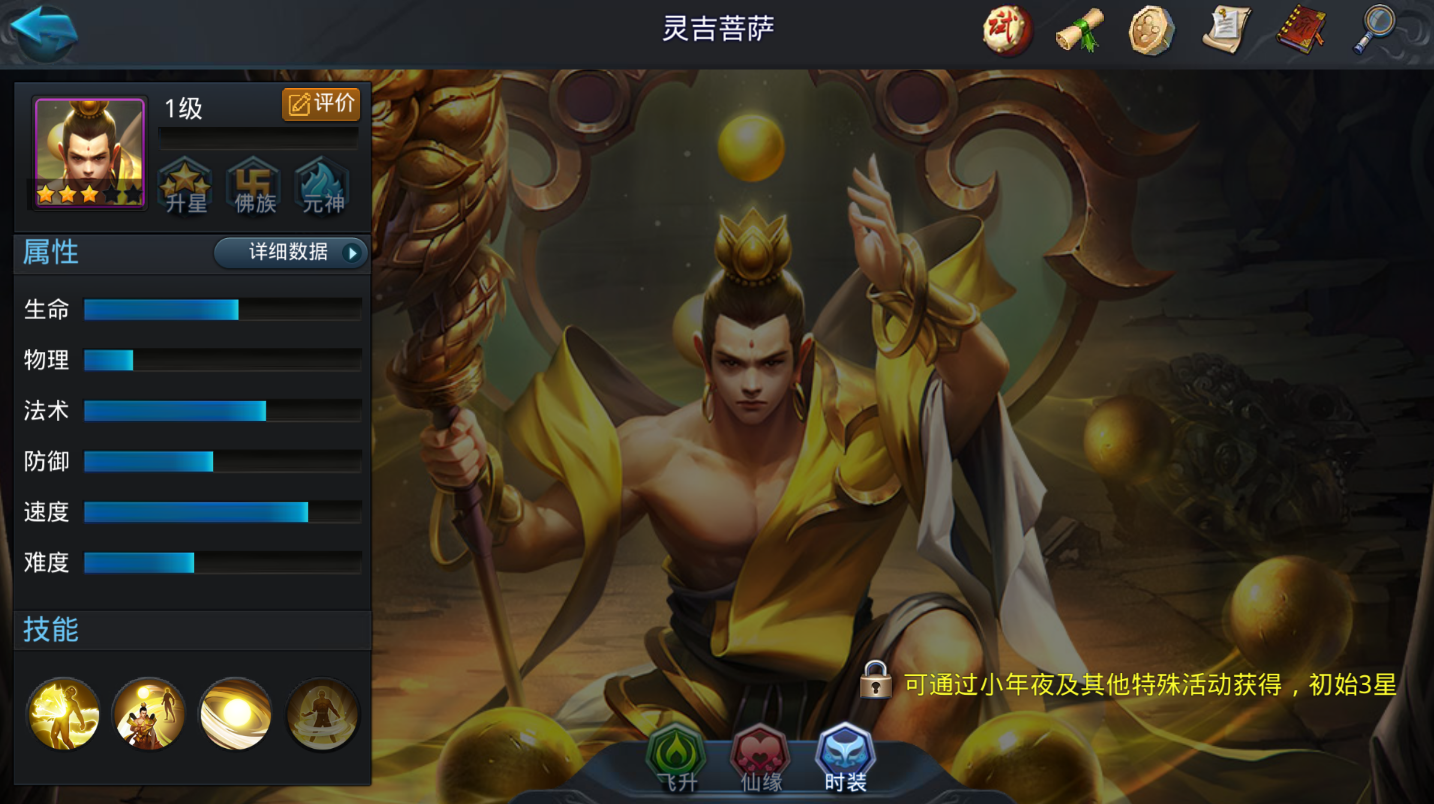Open the 评价 review button

coord(321,104)
